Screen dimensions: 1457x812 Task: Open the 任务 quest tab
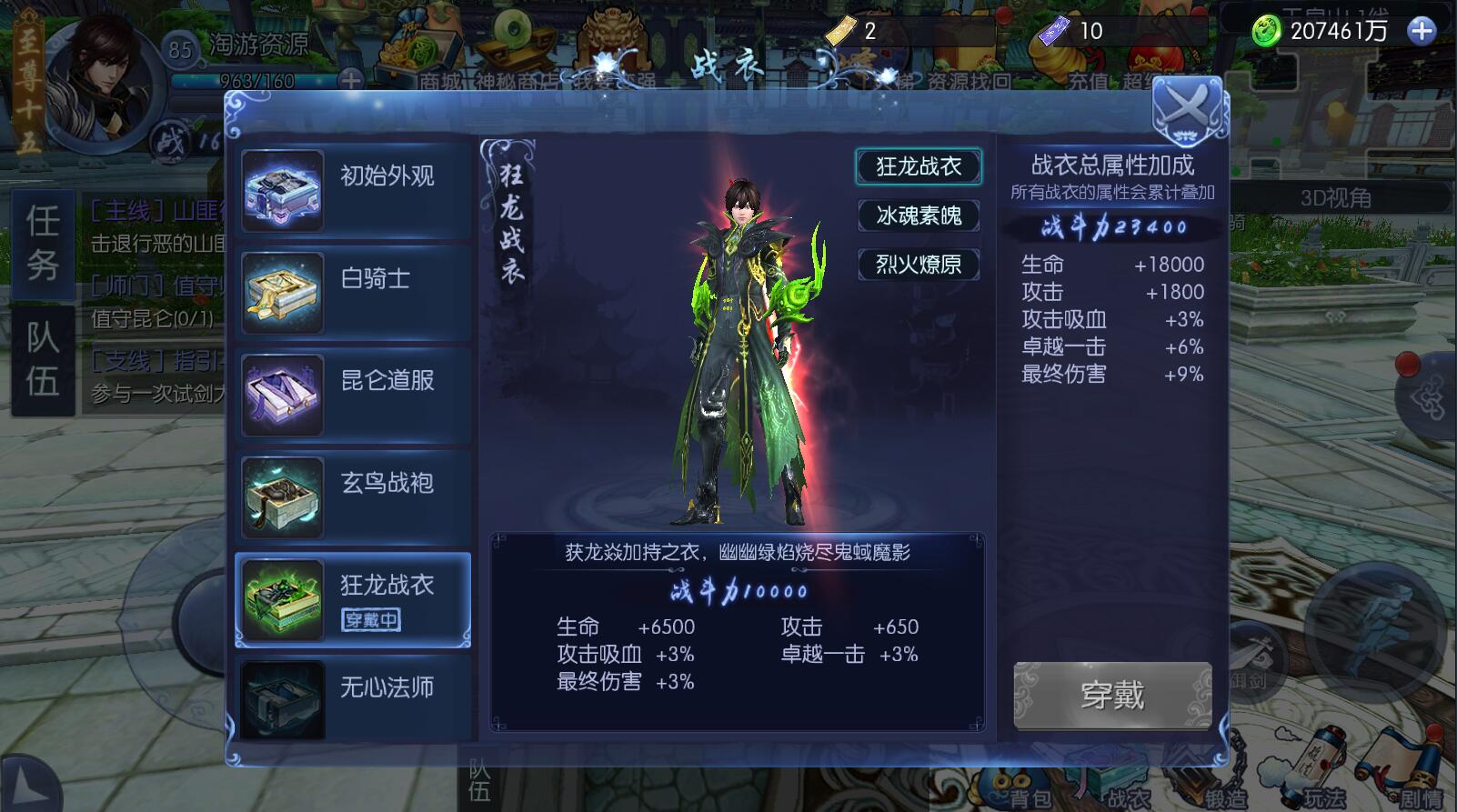43,242
